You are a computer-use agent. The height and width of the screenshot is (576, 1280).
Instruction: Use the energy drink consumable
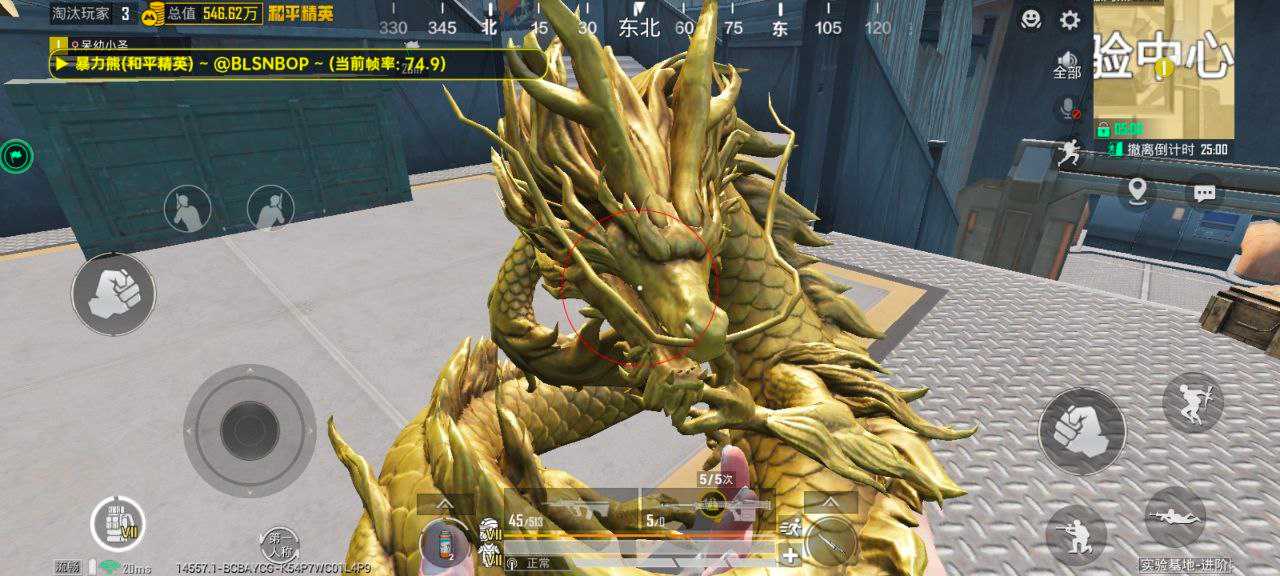445,543
